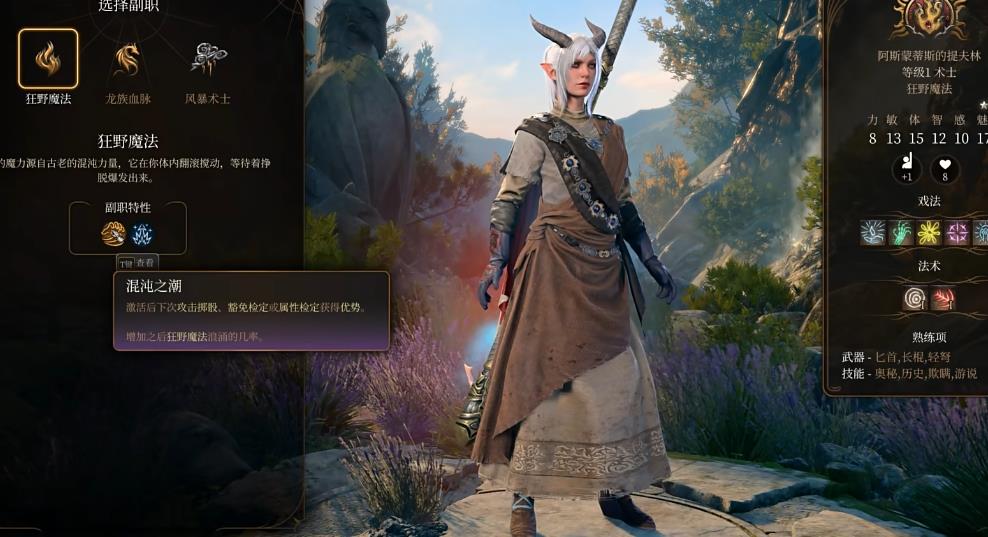Select the red slash spell icon
The height and width of the screenshot is (537, 988).
coord(943,298)
